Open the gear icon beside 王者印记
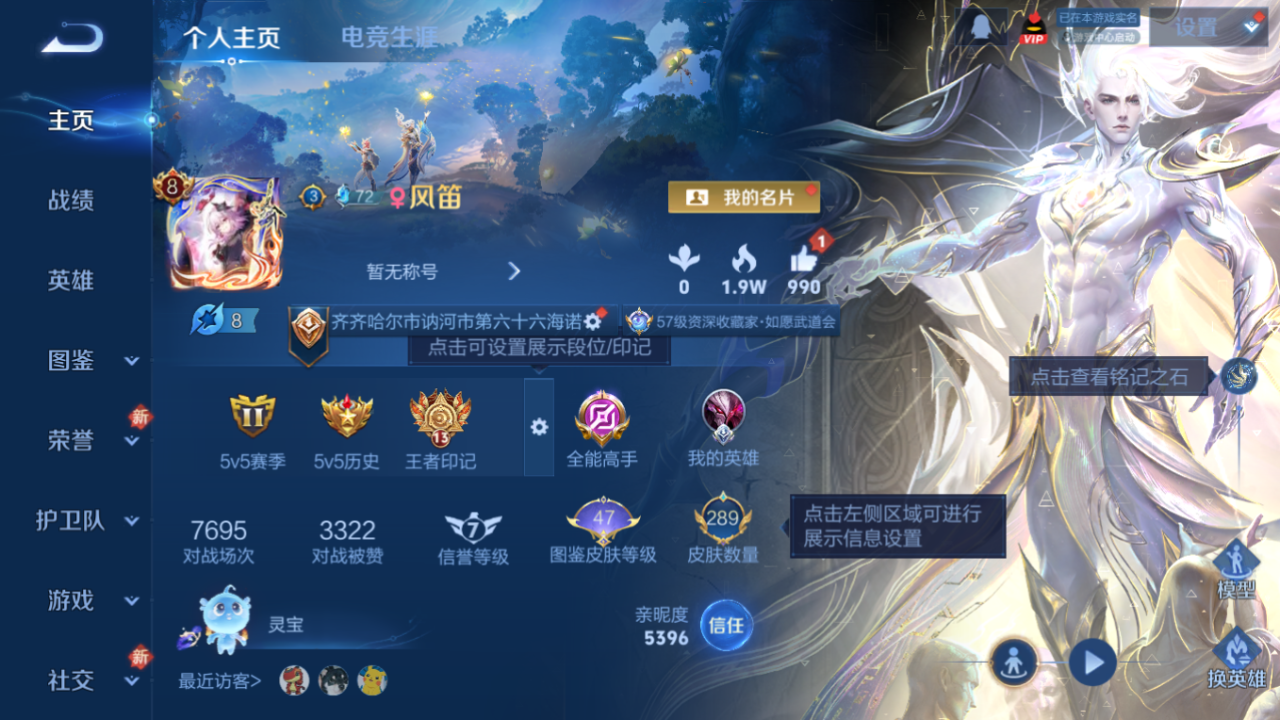The width and height of the screenshot is (1280, 720). [x=540, y=426]
